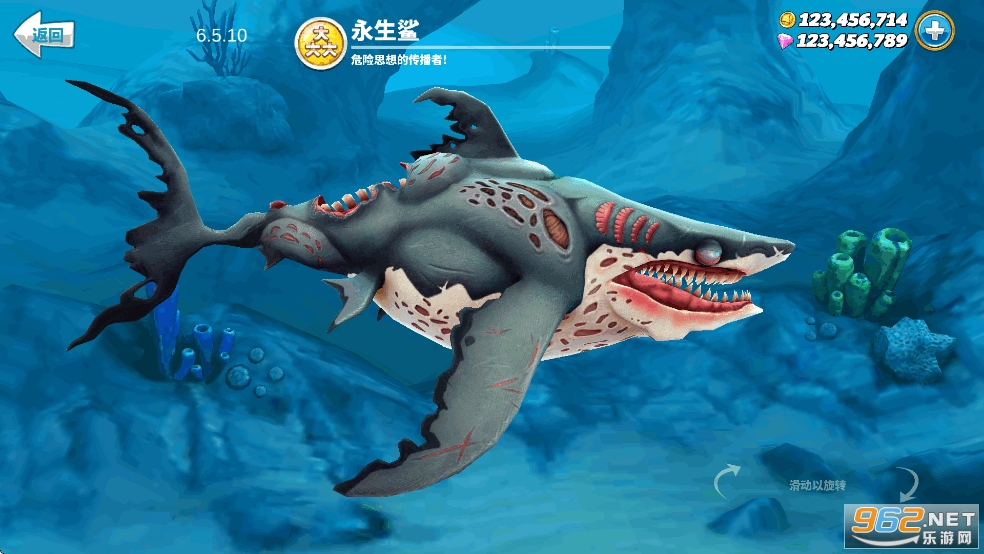
Task: Go back using the 返回 arrow button
Action: point(43,35)
